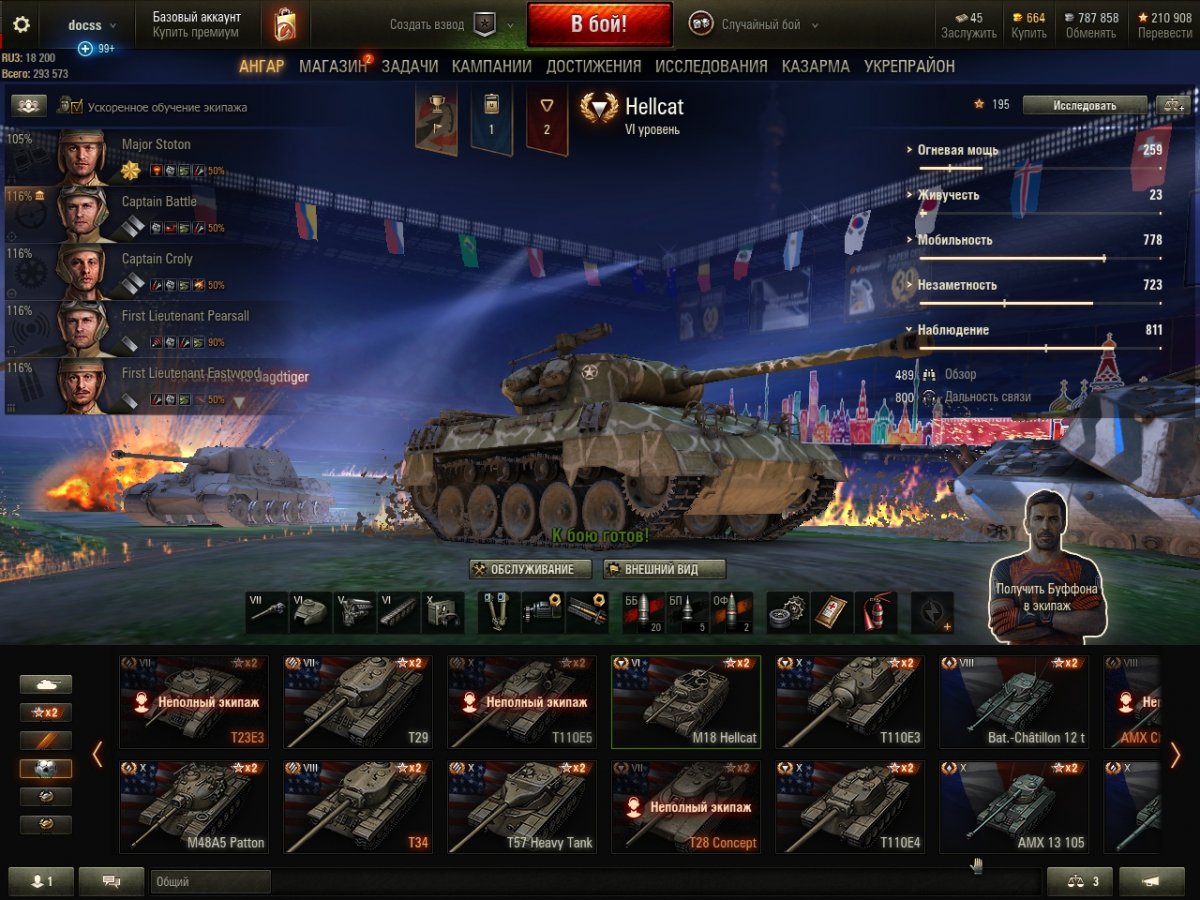Open the settings gear menu
Viewport: 1200px width, 900px height.
21,25
